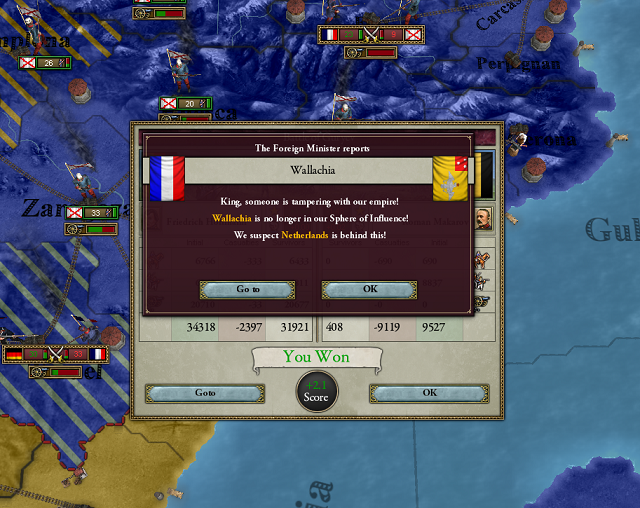Select the army counter showing 26
This screenshot has height=508, width=640.
coord(46,62)
